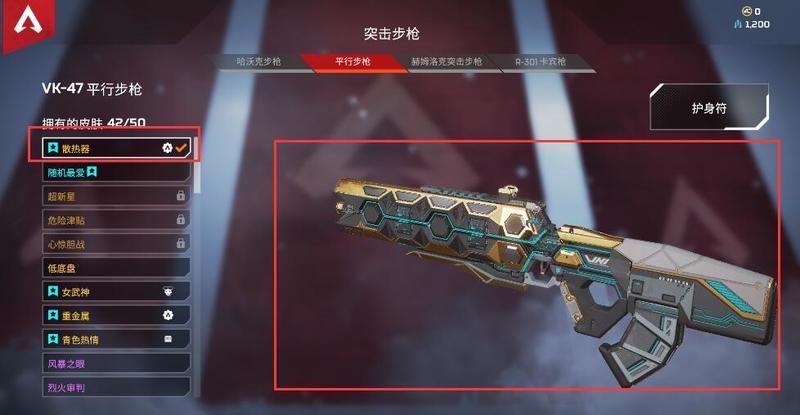Click the Apex Legends logo

point(20,22)
